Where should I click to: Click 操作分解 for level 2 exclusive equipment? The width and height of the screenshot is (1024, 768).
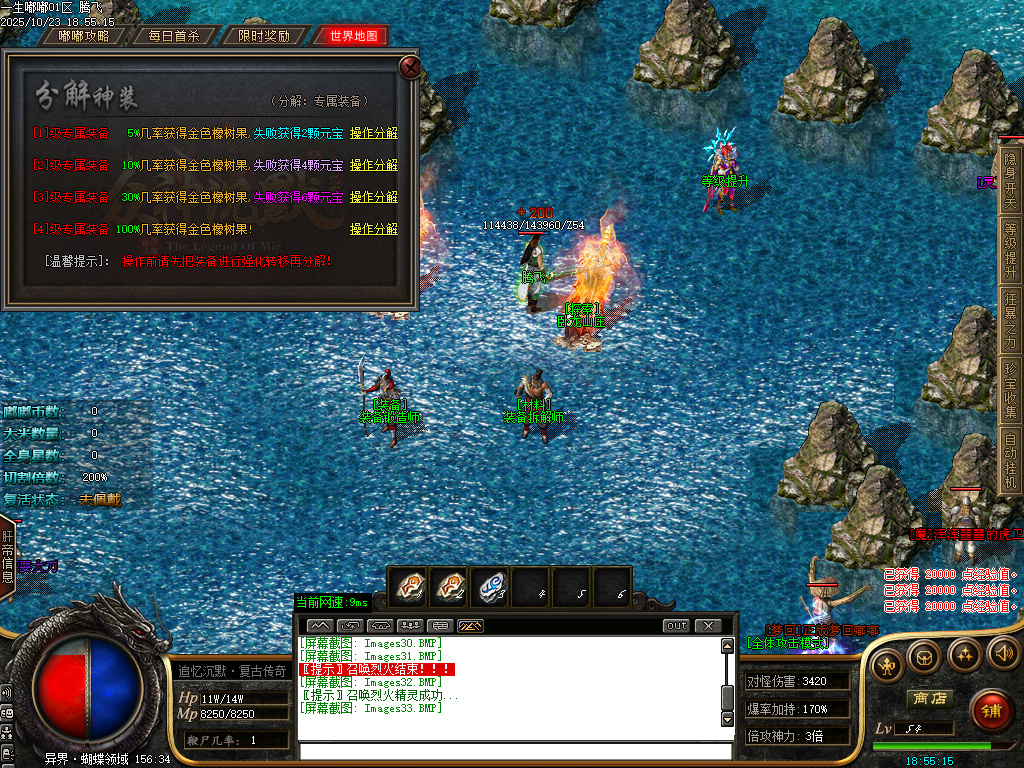click(x=373, y=165)
